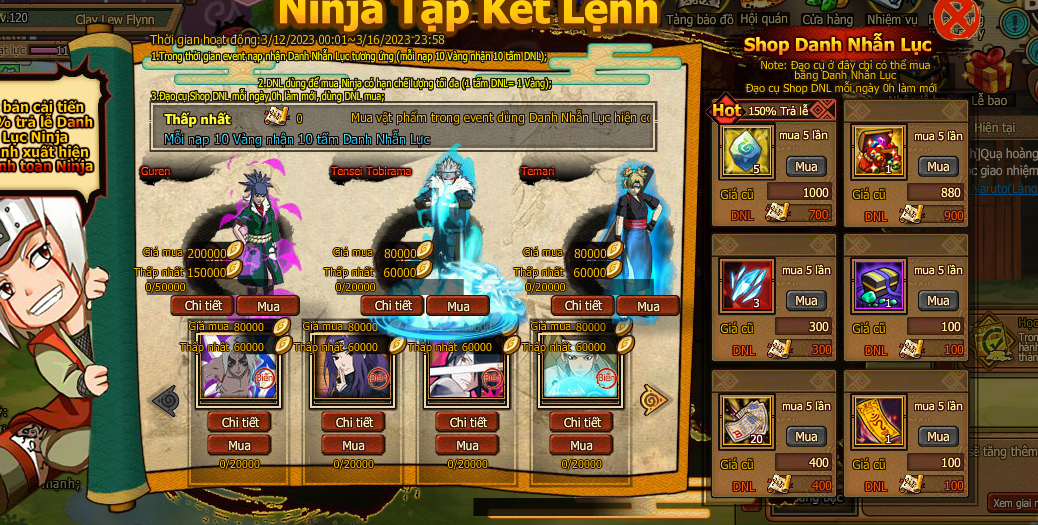This screenshot has height=525, width=1038.
Task: Buy the purple chest item
Action: [938, 300]
